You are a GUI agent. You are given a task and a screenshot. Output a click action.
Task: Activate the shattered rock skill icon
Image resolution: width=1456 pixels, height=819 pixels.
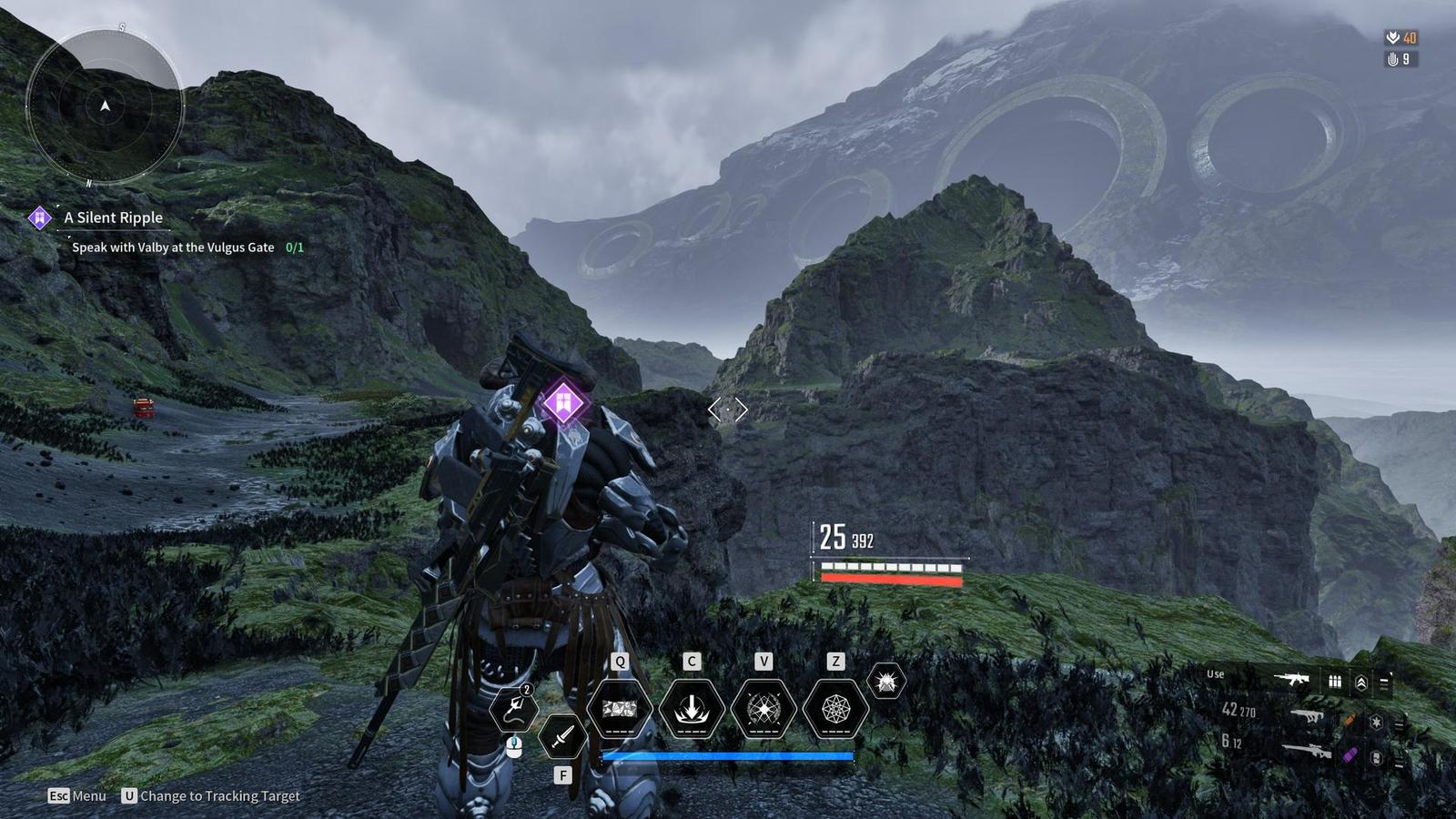coord(620,708)
